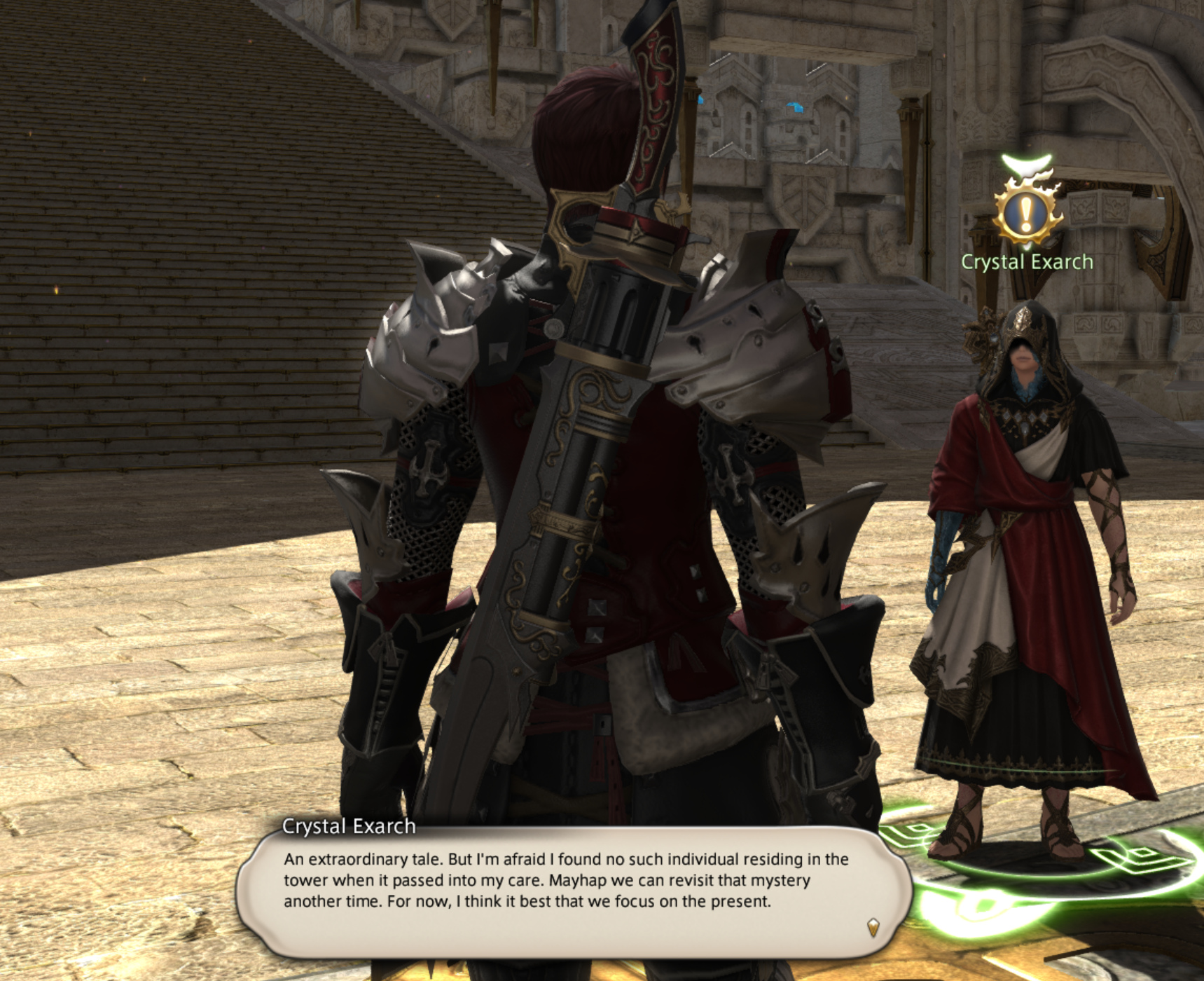Select the Crystal Exarch nameplate label

(x=1027, y=262)
